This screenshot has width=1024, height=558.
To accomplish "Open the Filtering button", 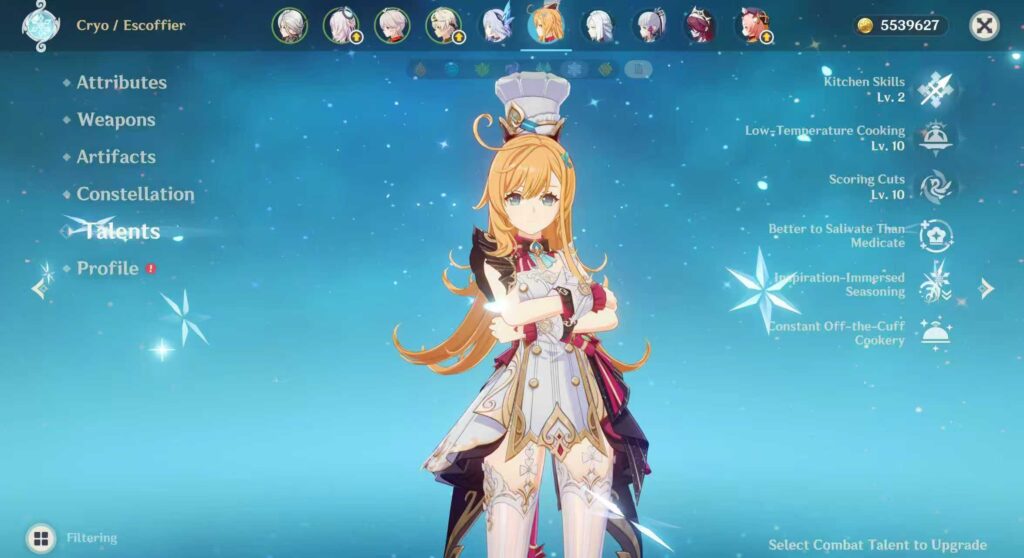I will click(41, 538).
